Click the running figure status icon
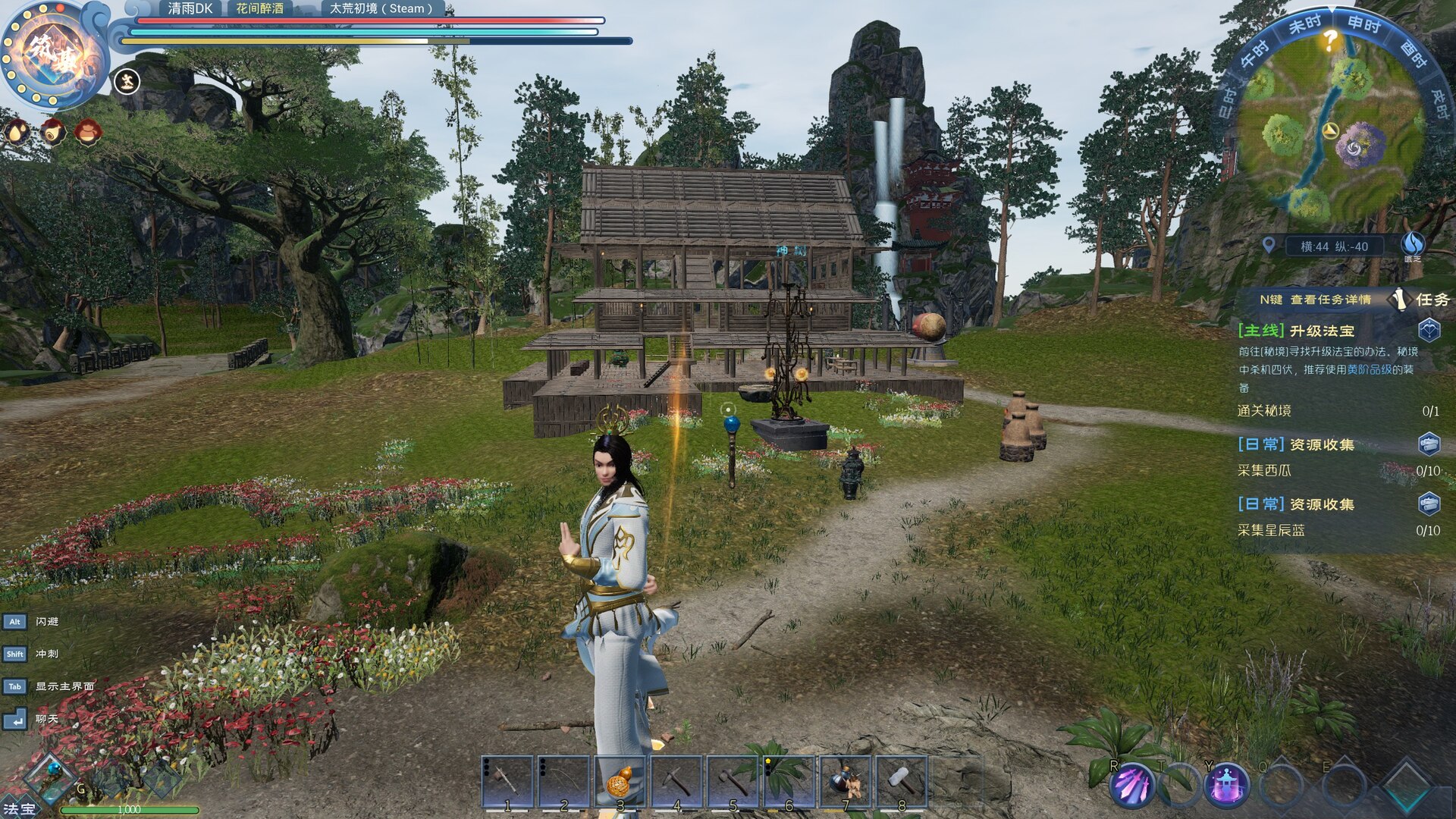This screenshot has height=819, width=1456. (x=127, y=80)
